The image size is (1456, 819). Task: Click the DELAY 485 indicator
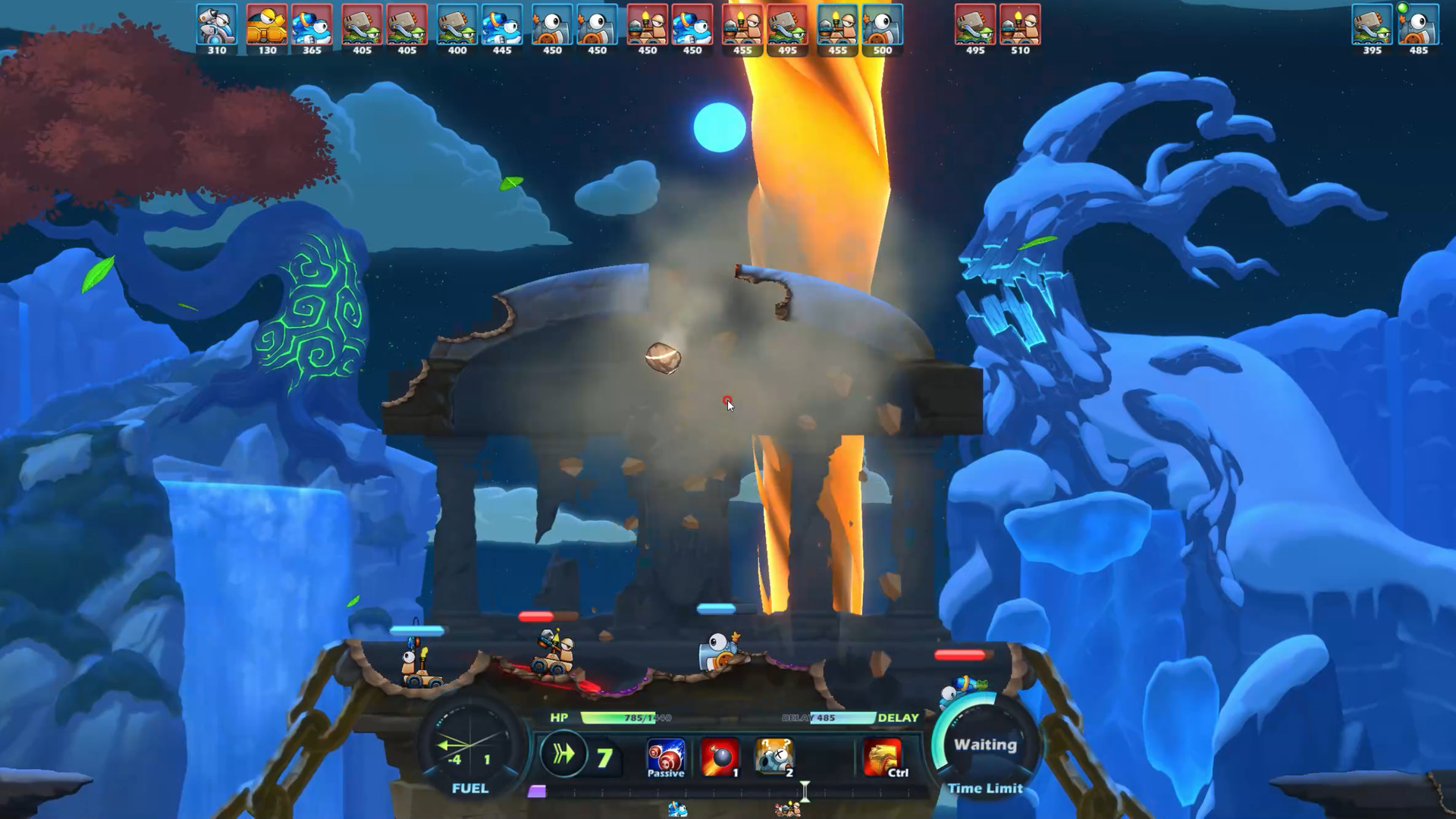point(824,717)
